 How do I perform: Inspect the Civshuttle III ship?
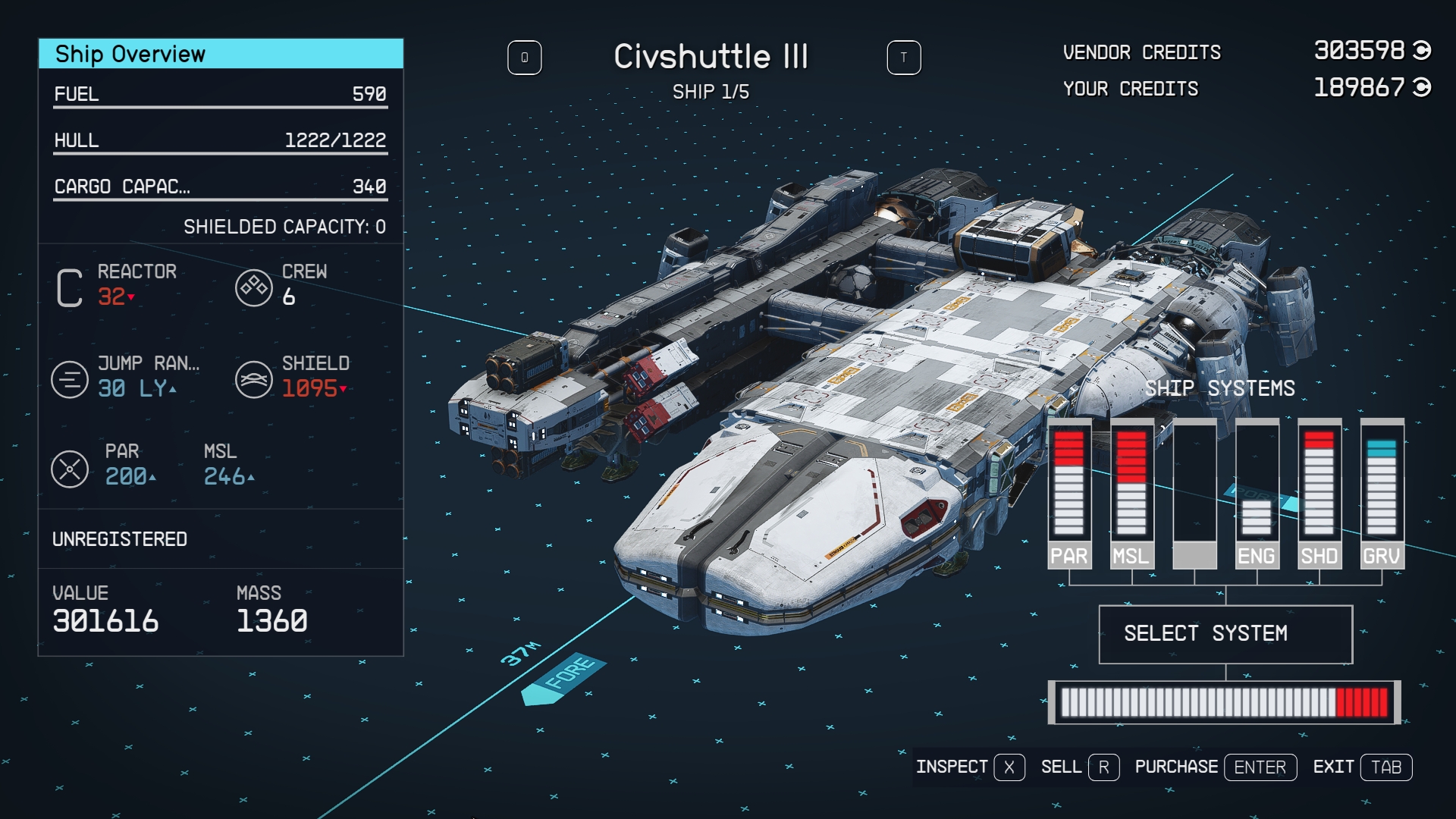(970, 767)
